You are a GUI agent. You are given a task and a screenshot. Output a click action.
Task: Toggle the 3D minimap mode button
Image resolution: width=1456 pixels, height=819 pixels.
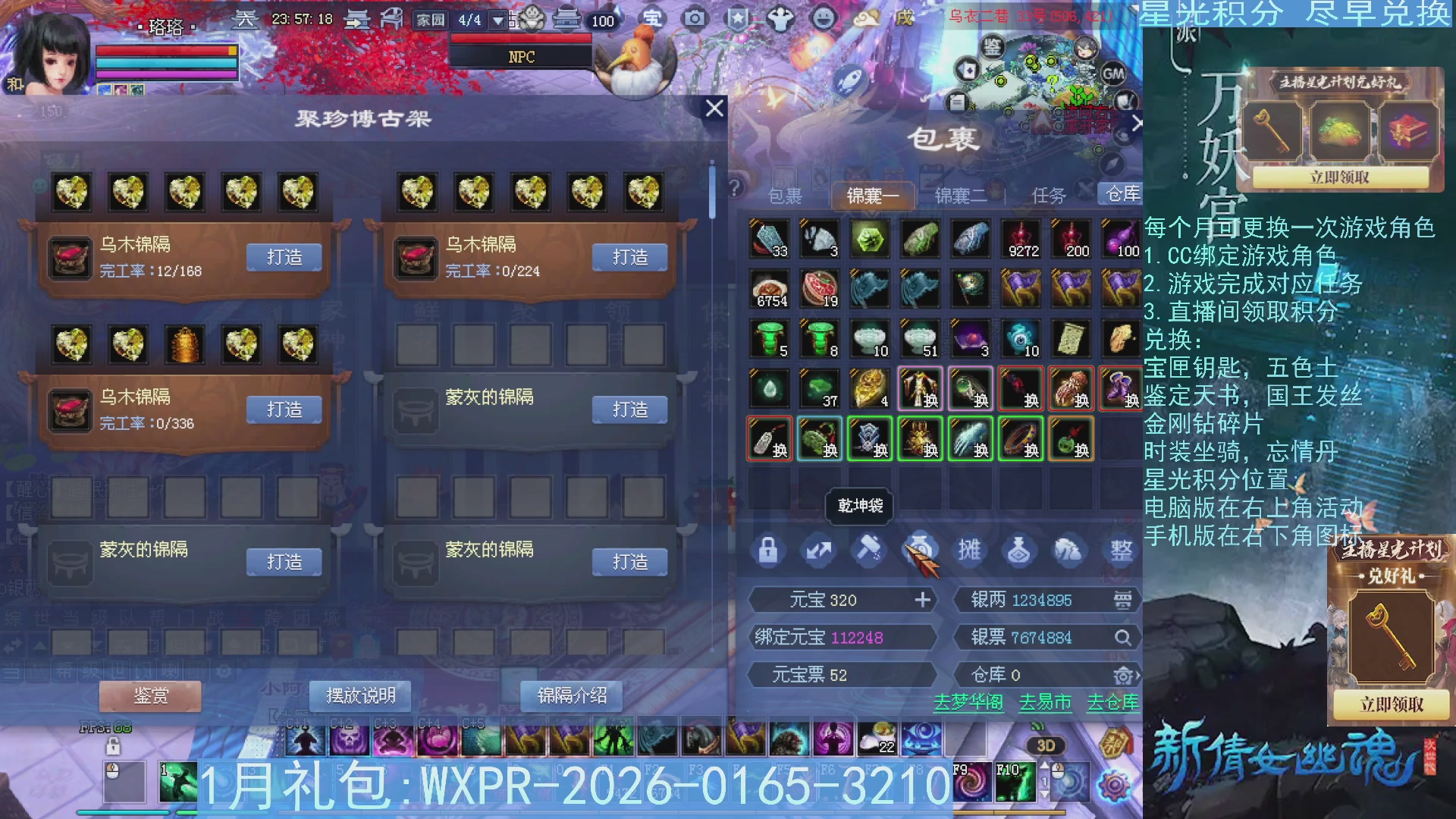(x=1045, y=745)
